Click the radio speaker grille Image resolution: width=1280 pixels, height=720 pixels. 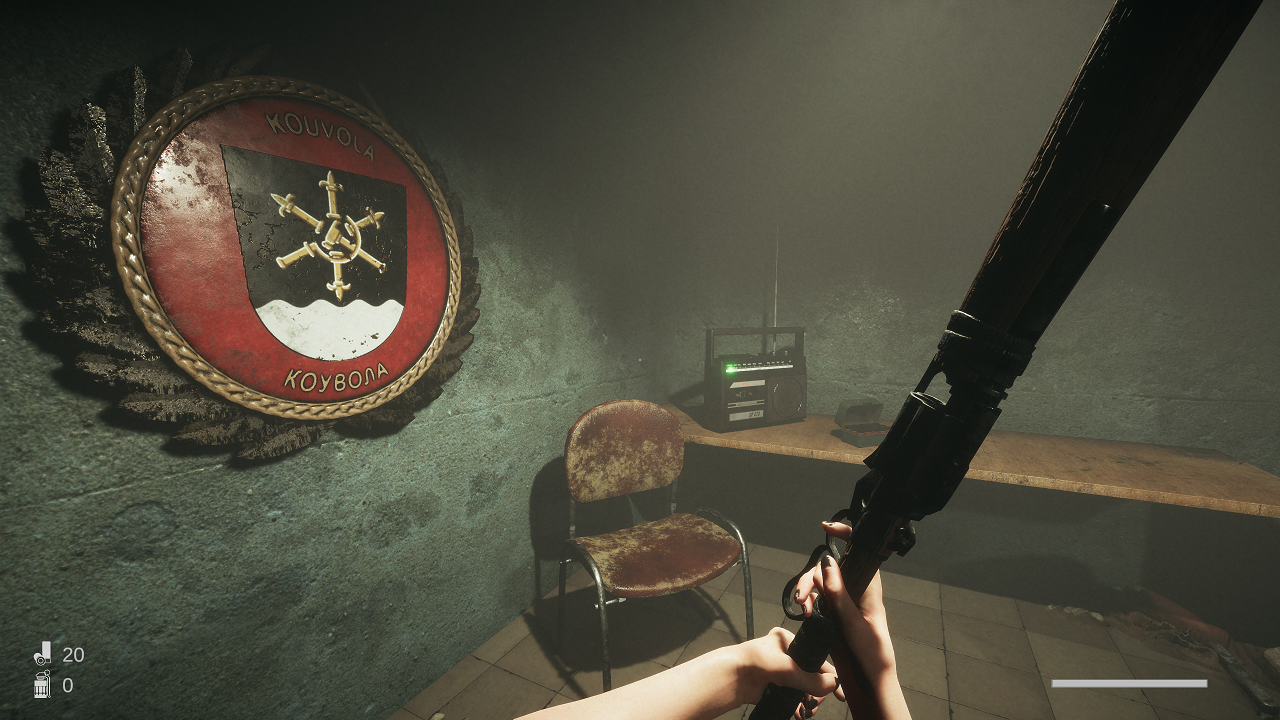pyautogui.click(x=788, y=398)
